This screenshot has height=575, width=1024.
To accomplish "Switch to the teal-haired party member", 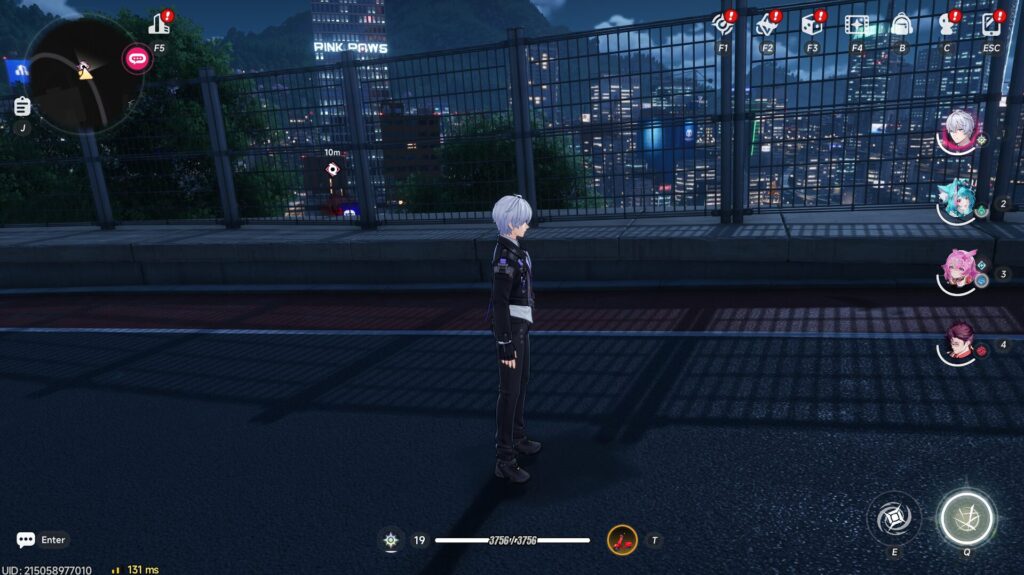I will pyautogui.click(x=958, y=202).
